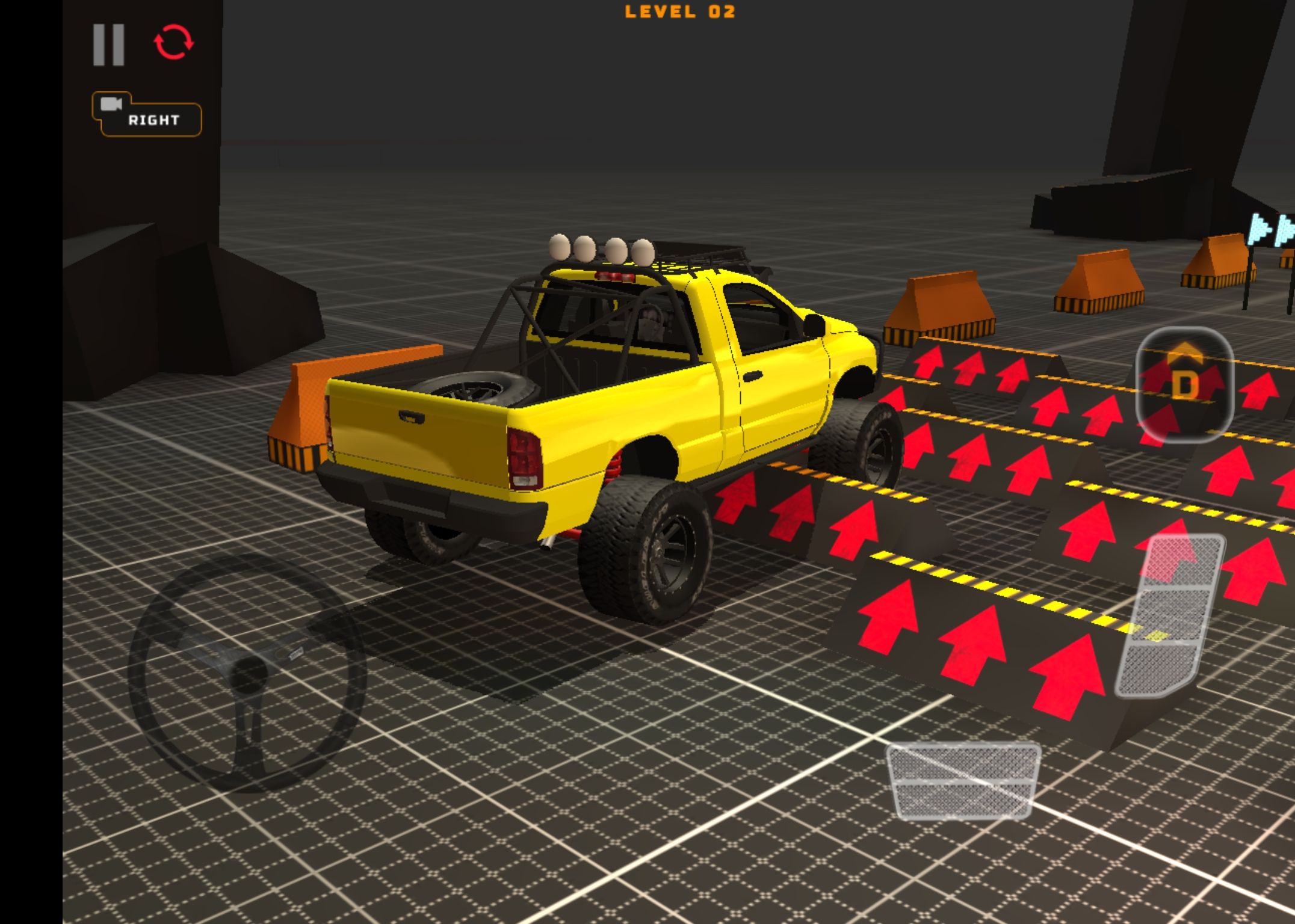This screenshot has height=924, width=1295.
Task: Change the gear shifter from D
Action: [1184, 384]
